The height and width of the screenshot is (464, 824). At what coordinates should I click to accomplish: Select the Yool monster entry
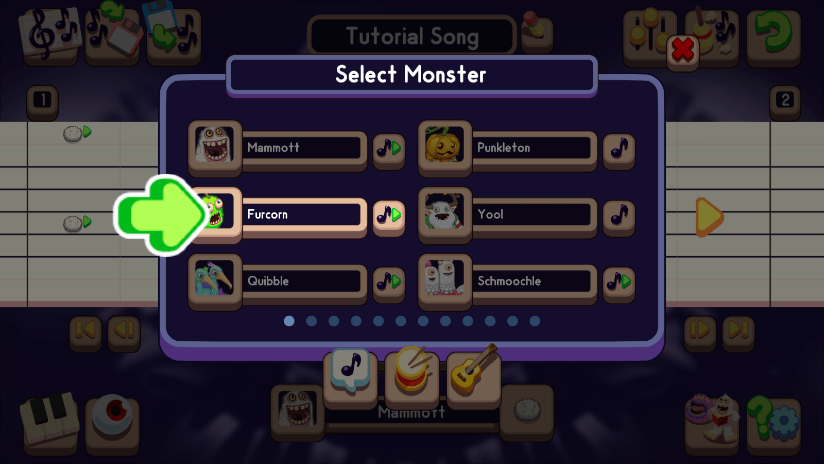[530, 214]
